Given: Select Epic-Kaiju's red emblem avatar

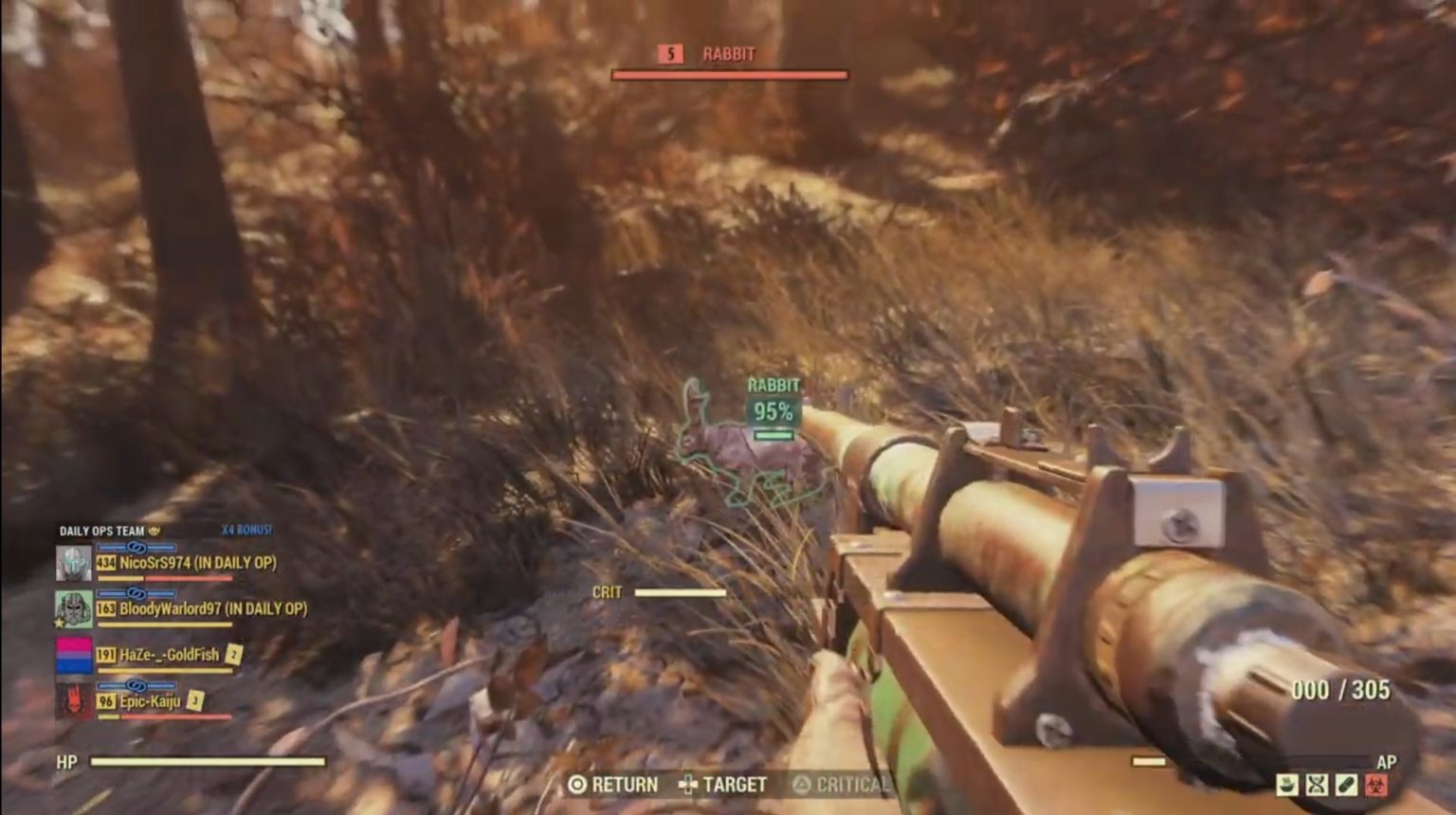Looking at the screenshot, I should pyautogui.click(x=72, y=699).
